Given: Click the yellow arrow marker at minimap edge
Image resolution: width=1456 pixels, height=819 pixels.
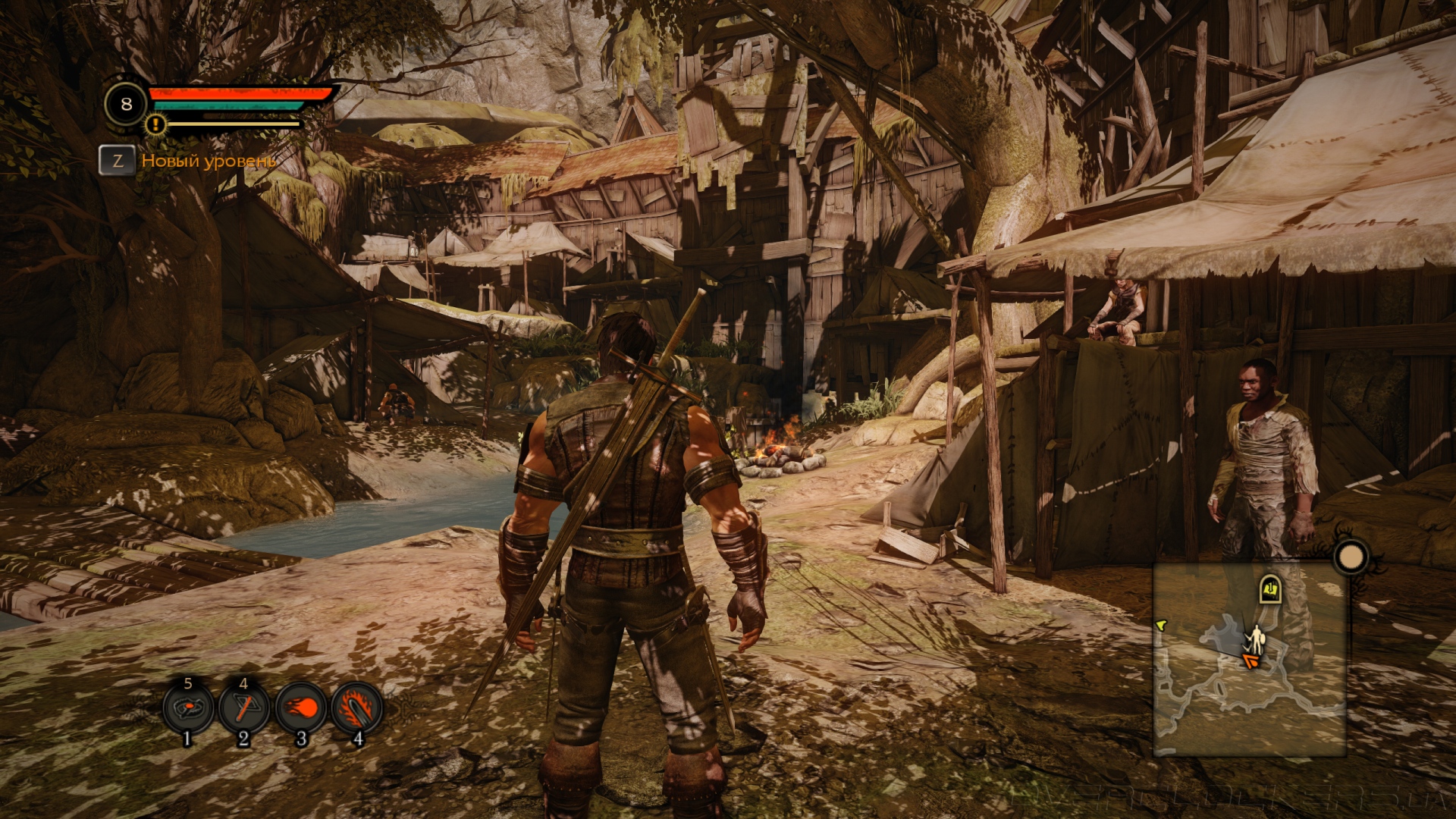Looking at the screenshot, I should tap(1161, 625).
